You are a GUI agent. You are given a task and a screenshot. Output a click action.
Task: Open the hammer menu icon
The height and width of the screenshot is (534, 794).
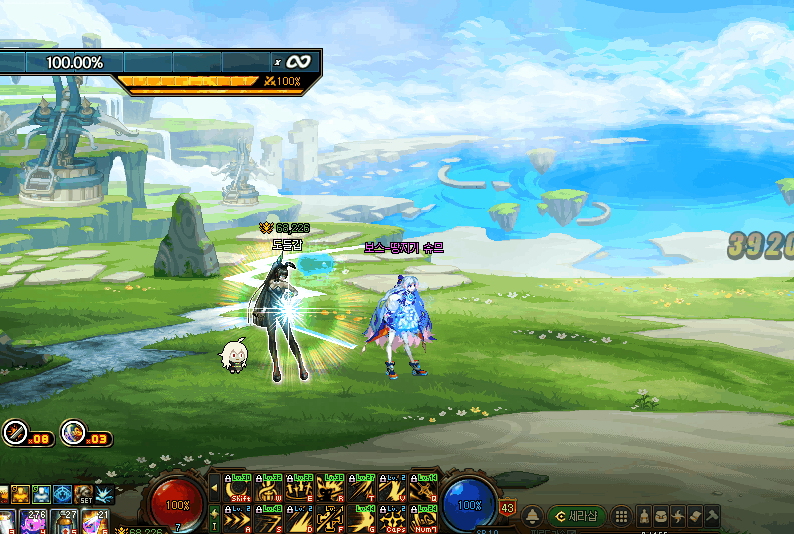711,517
